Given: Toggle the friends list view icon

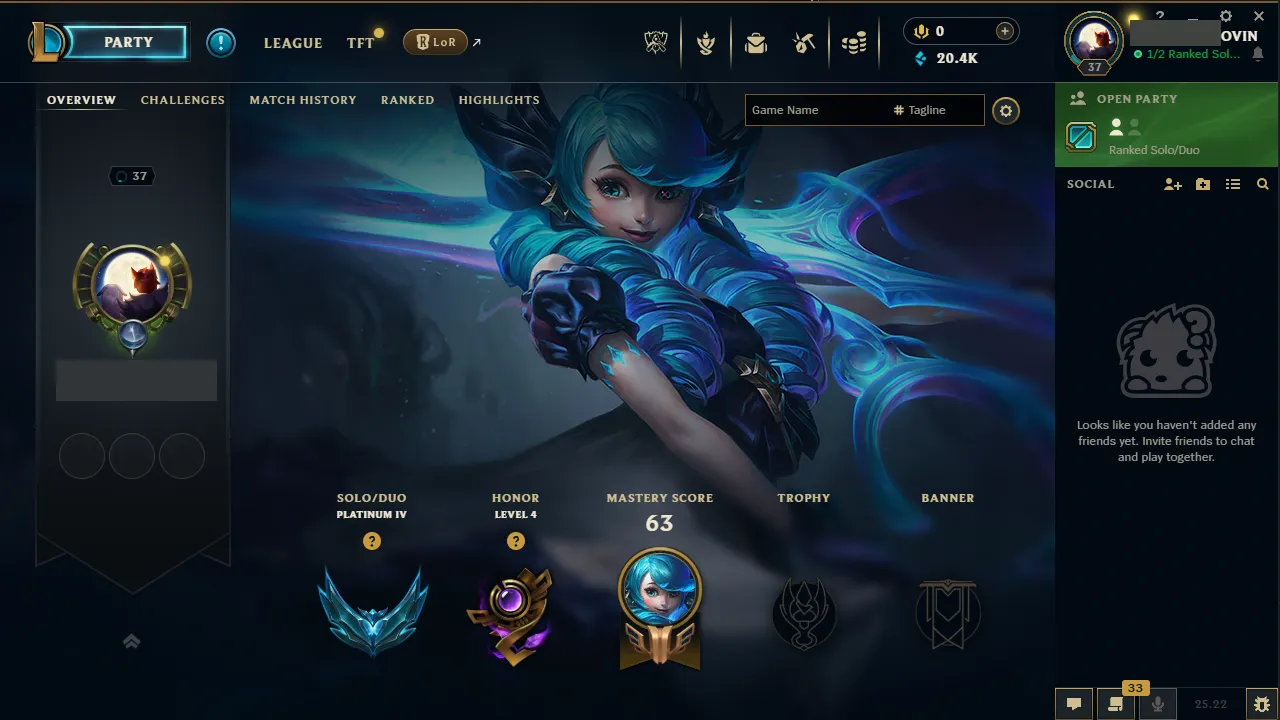Looking at the screenshot, I should pos(1233,184).
